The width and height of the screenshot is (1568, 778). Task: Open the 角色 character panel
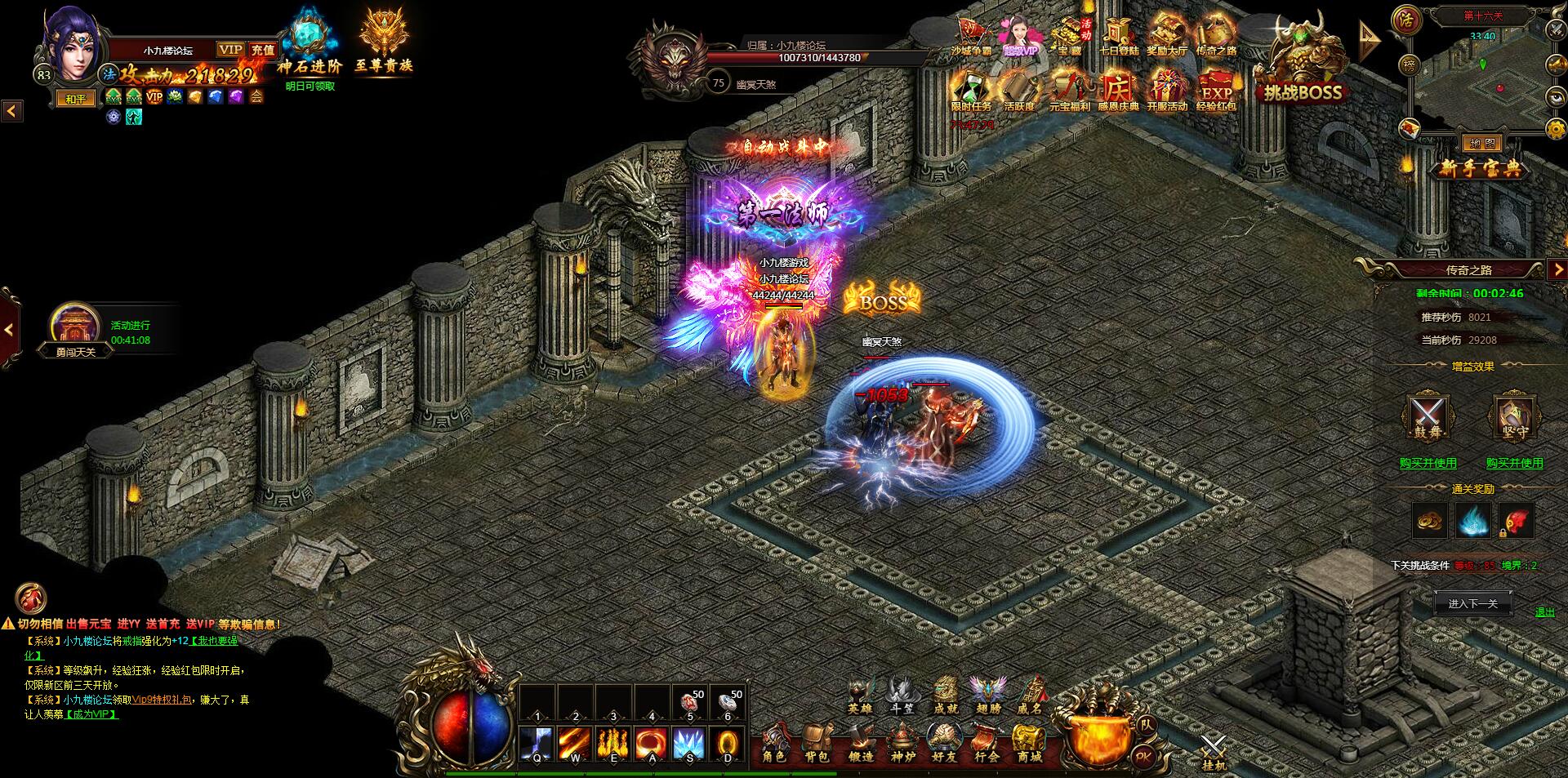coord(773,745)
